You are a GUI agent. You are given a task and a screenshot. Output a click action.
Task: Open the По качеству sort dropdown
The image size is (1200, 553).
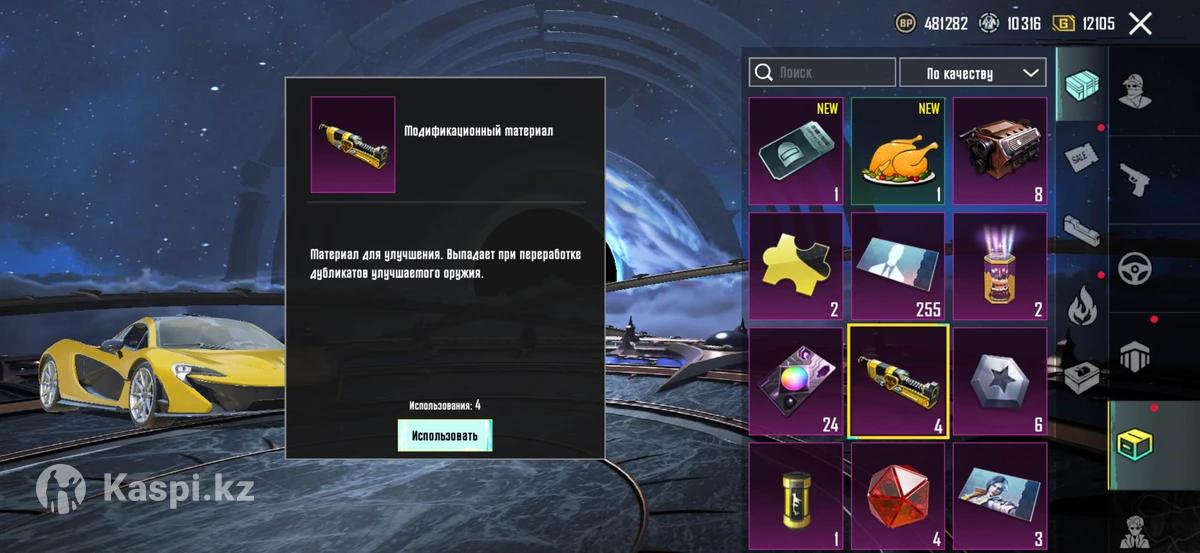(973, 73)
